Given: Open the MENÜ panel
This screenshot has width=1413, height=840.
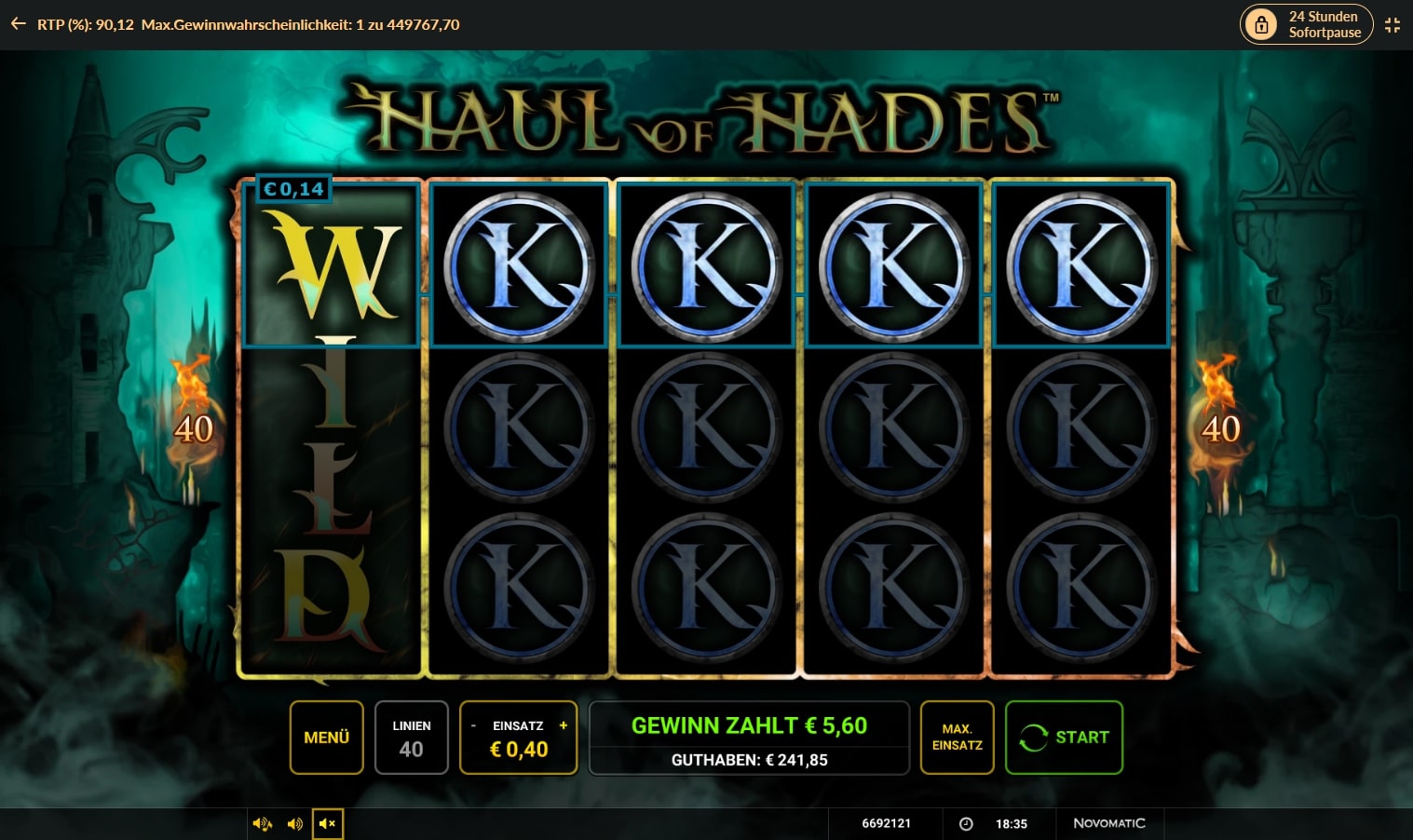Looking at the screenshot, I should click(x=326, y=737).
